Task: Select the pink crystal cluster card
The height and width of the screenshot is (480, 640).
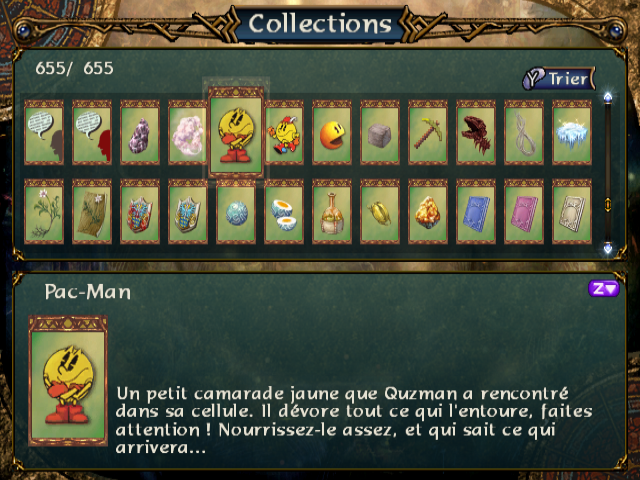Action: coord(188,132)
